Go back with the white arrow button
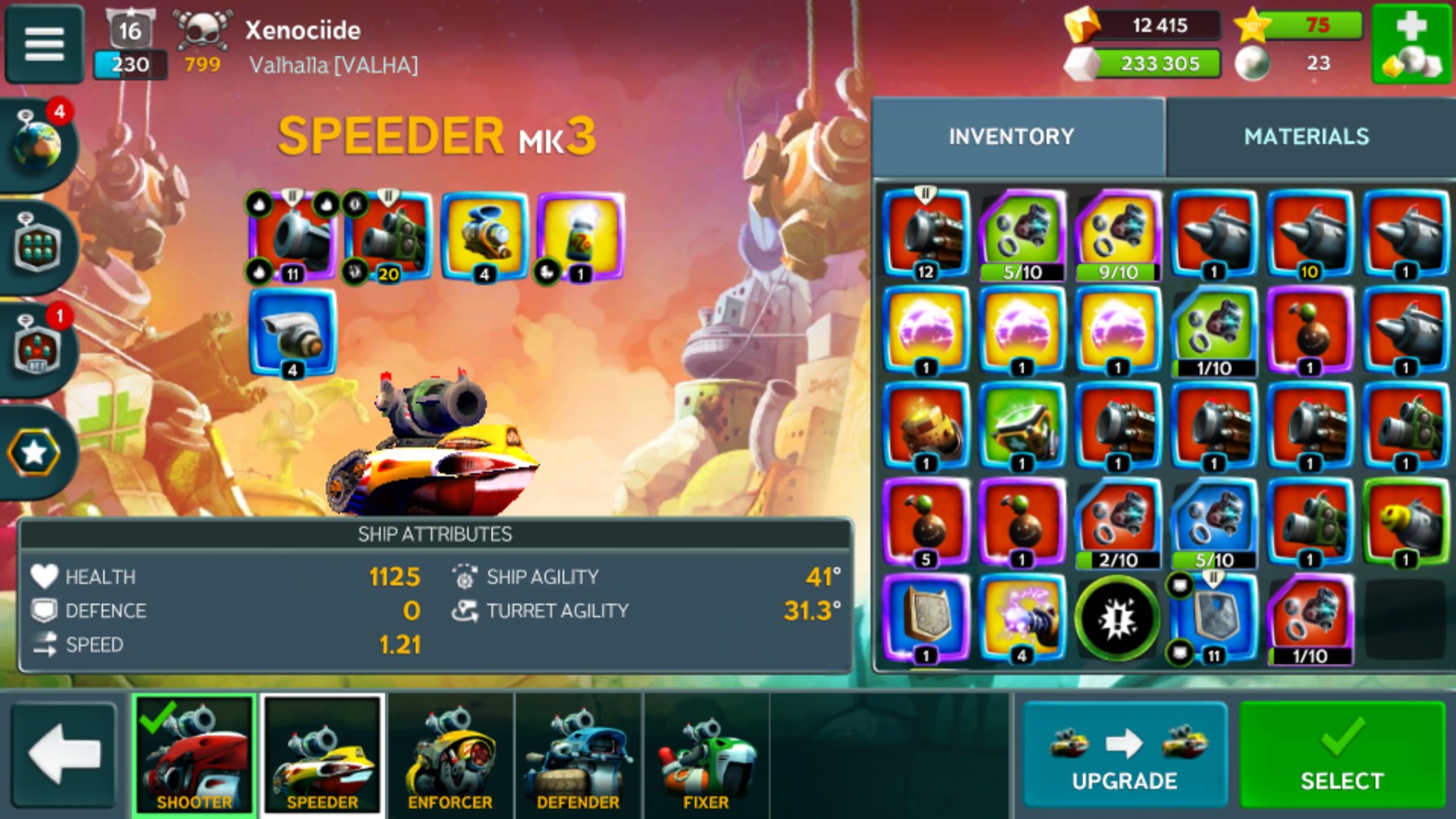 [x=64, y=755]
